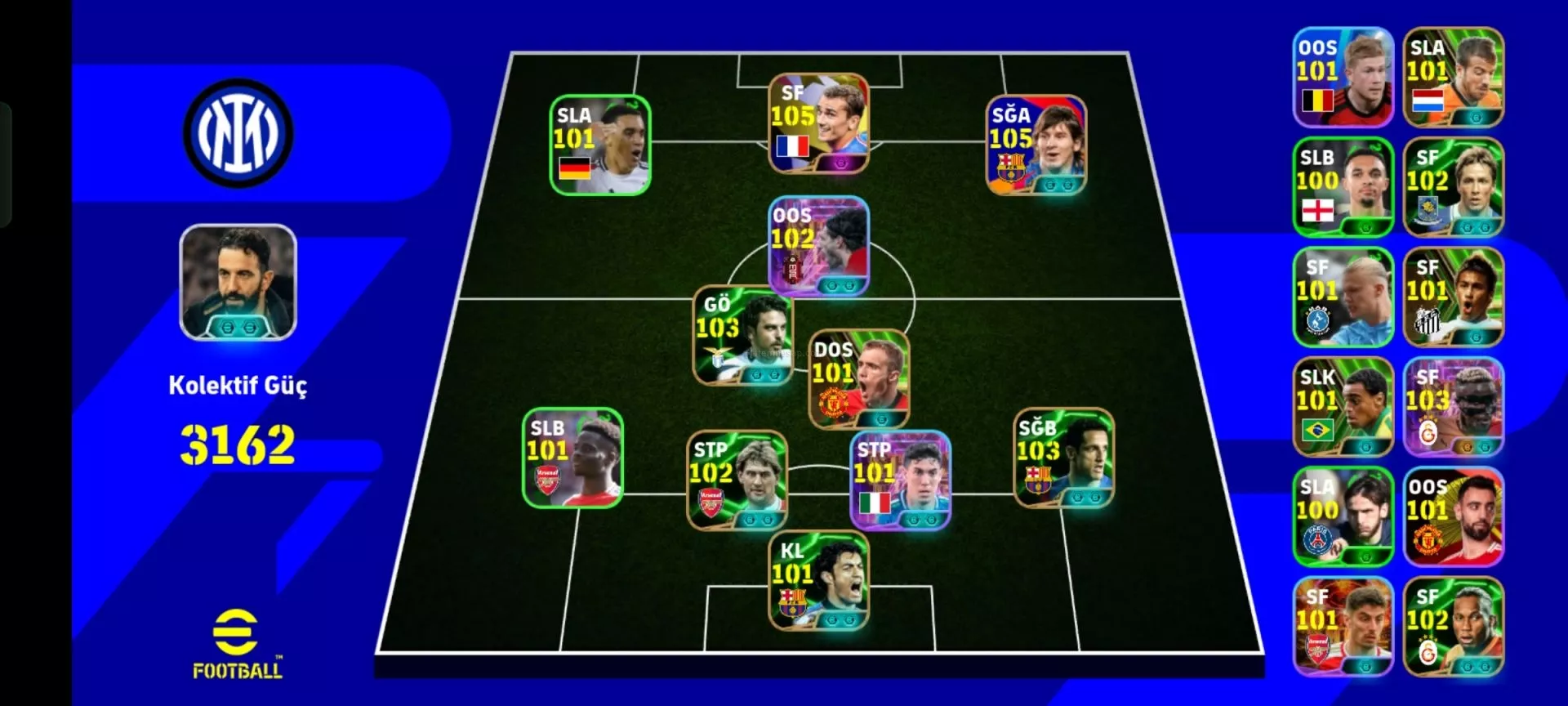Select the OOS 101 Belgium bench card
Screen dimensions: 1568x706
1343,78
